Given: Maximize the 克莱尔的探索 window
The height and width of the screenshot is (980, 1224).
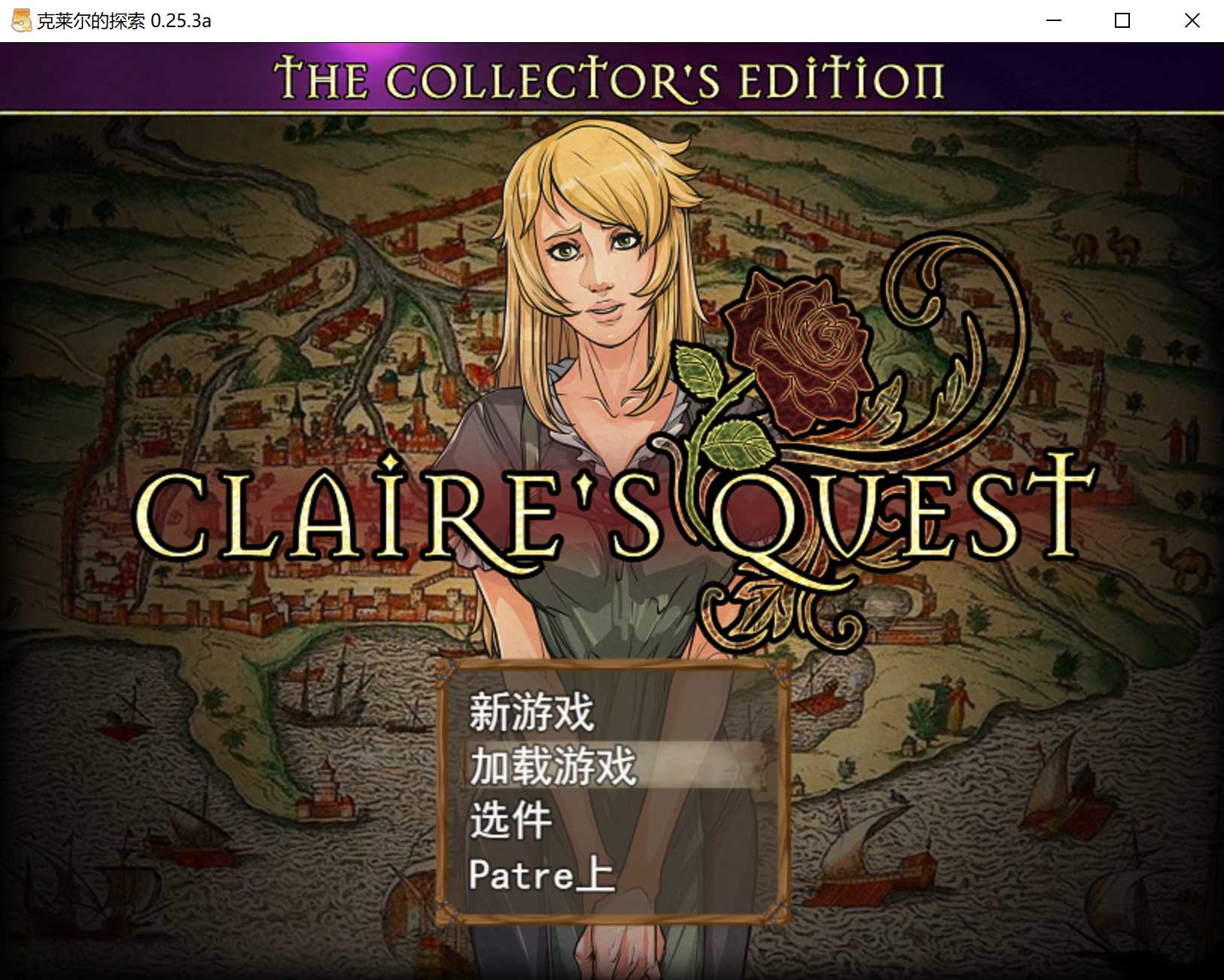Looking at the screenshot, I should (1121, 20).
